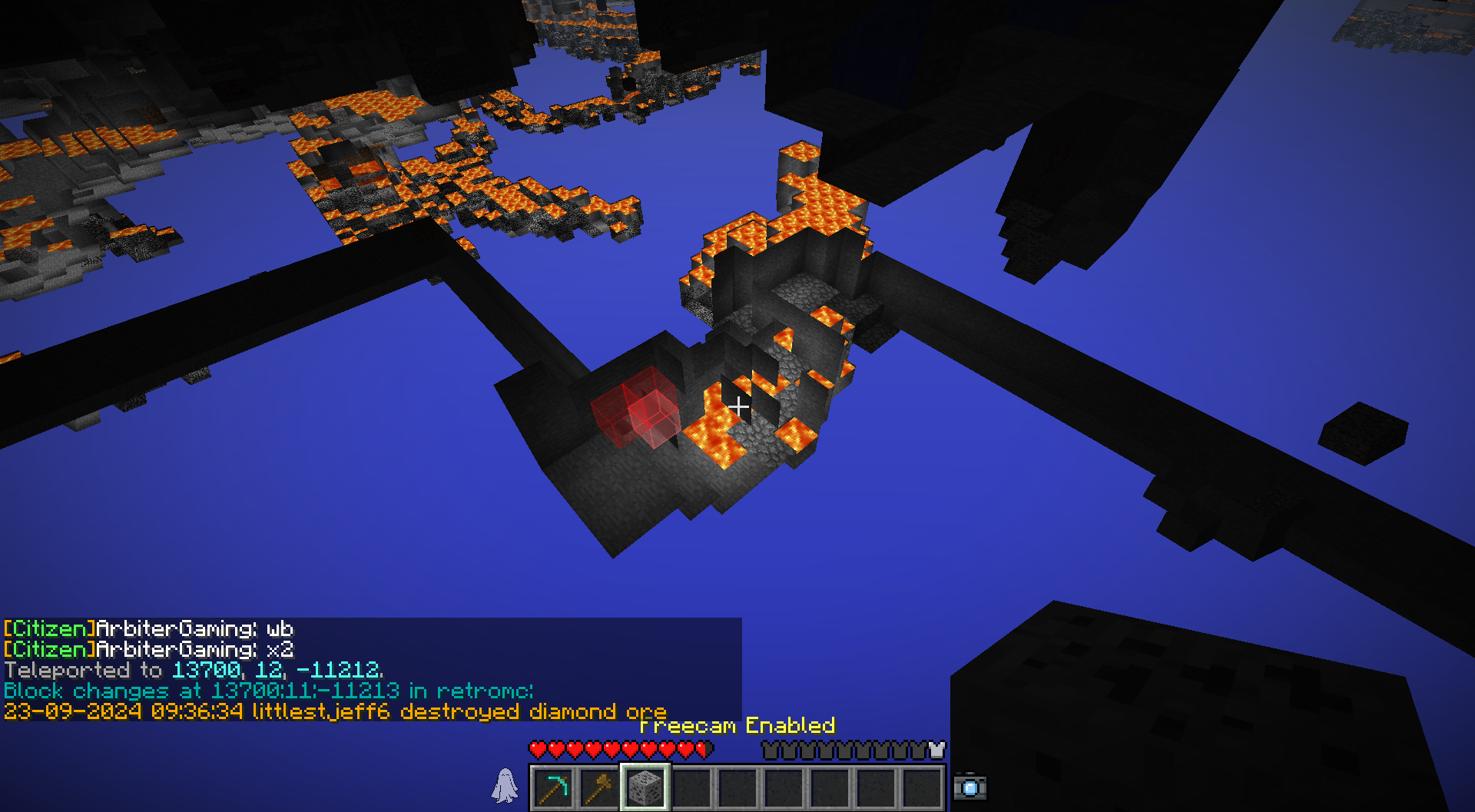Choose the coal ore block slot
1475x812 pixels.
[x=645, y=787]
